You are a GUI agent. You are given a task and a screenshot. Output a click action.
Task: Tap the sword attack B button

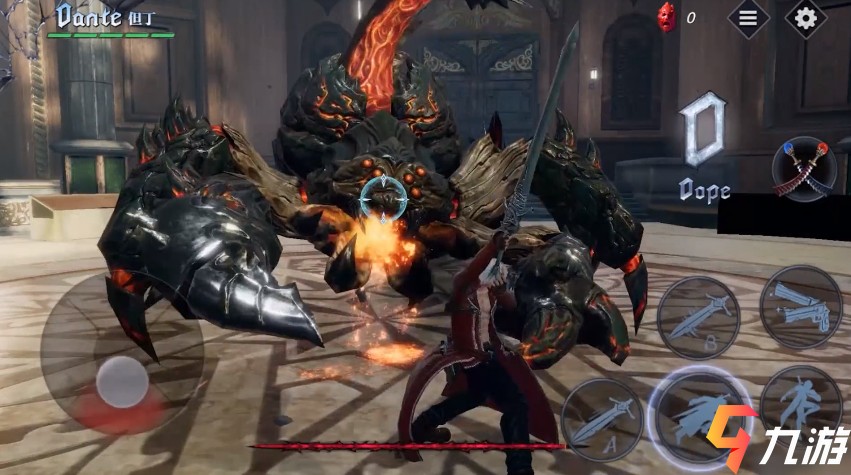coord(698,317)
